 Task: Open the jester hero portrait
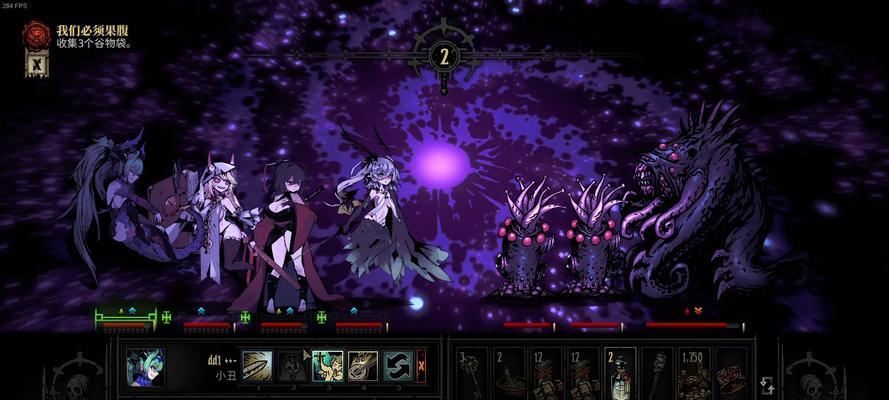pos(146,367)
